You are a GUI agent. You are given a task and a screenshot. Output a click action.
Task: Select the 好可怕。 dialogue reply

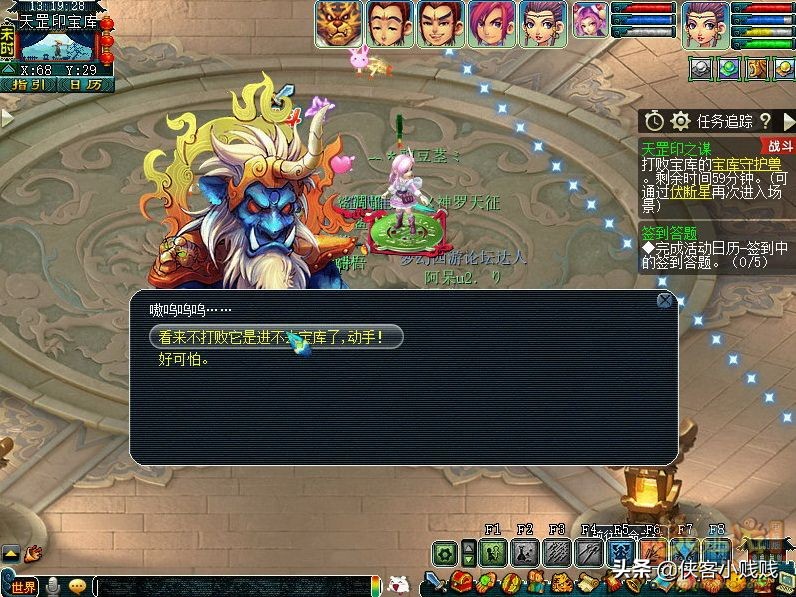(x=184, y=360)
